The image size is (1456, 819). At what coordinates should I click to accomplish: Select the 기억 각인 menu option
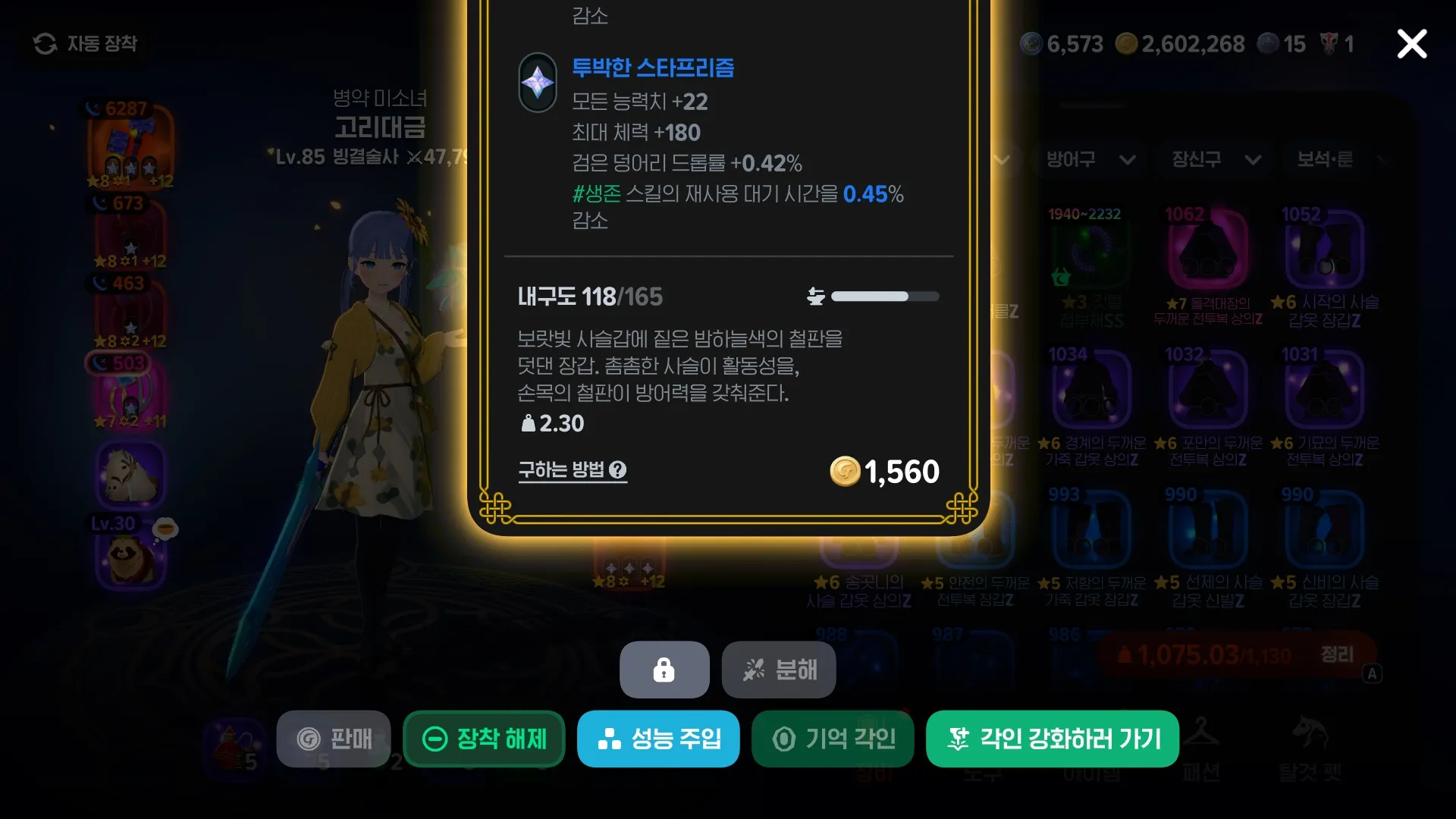(x=832, y=739)
